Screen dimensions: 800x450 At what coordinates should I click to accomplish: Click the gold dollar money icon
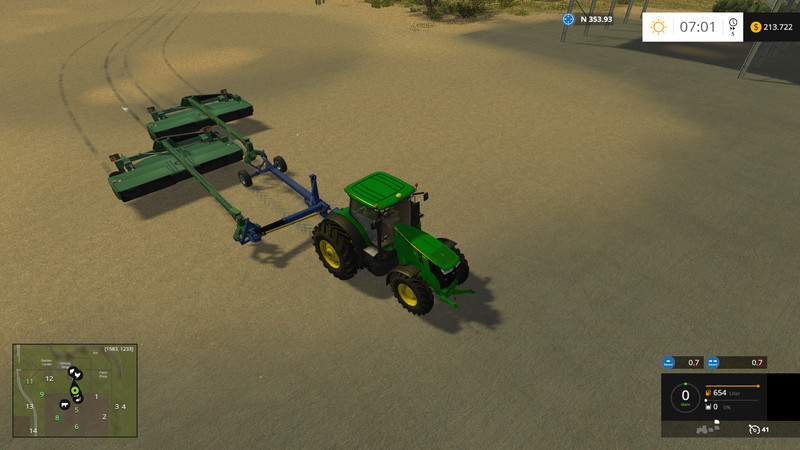point(755,27)
